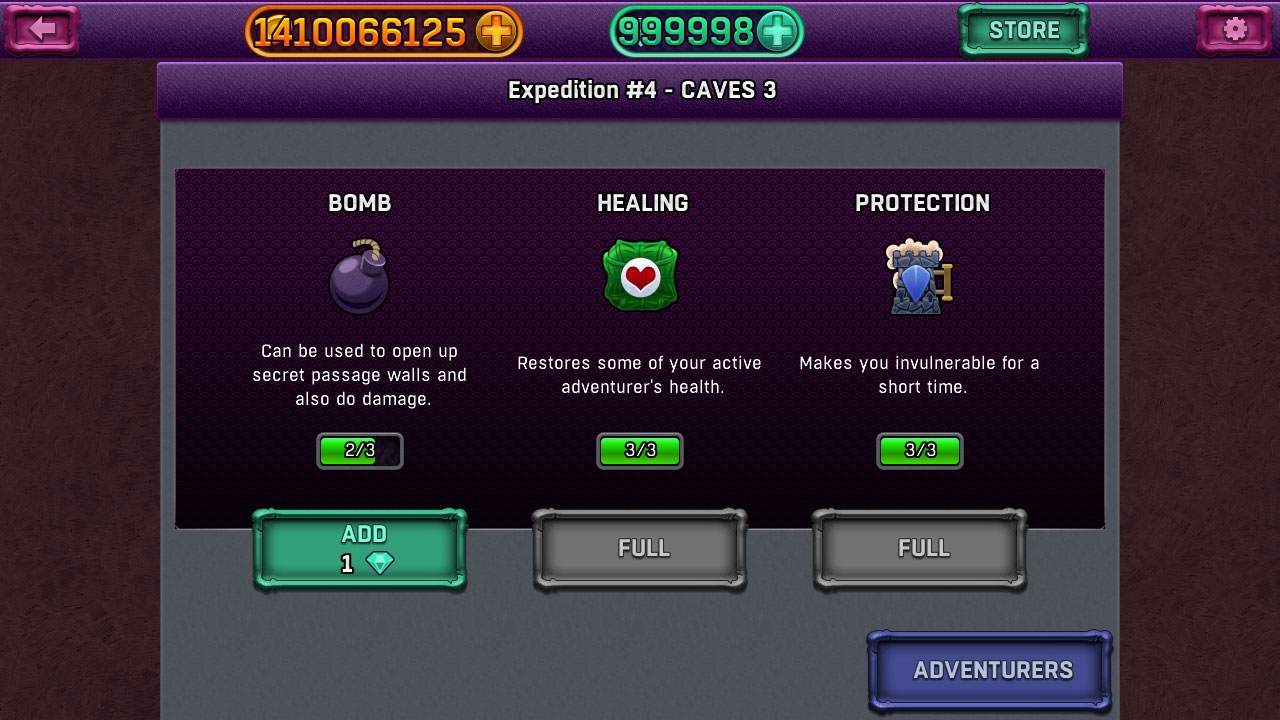Go back with the pink arrow button
The width and height of the screenshot is (1280, 720).
(41, 30)
